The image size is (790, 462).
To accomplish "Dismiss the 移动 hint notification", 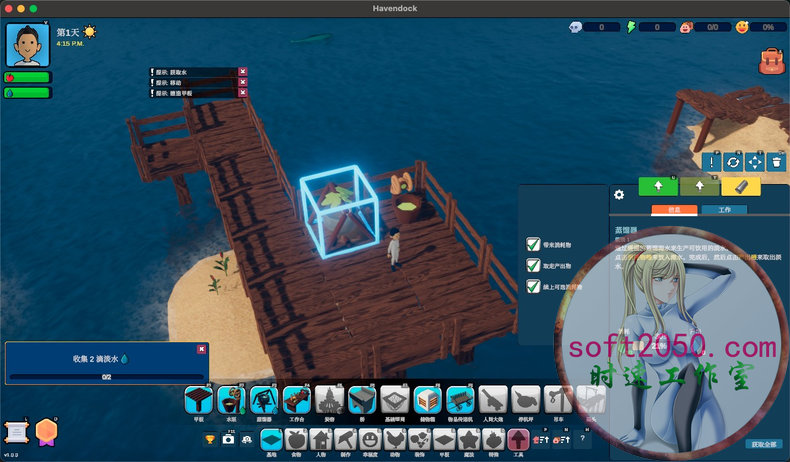I will pyautogui.click(x=243, y=82).
